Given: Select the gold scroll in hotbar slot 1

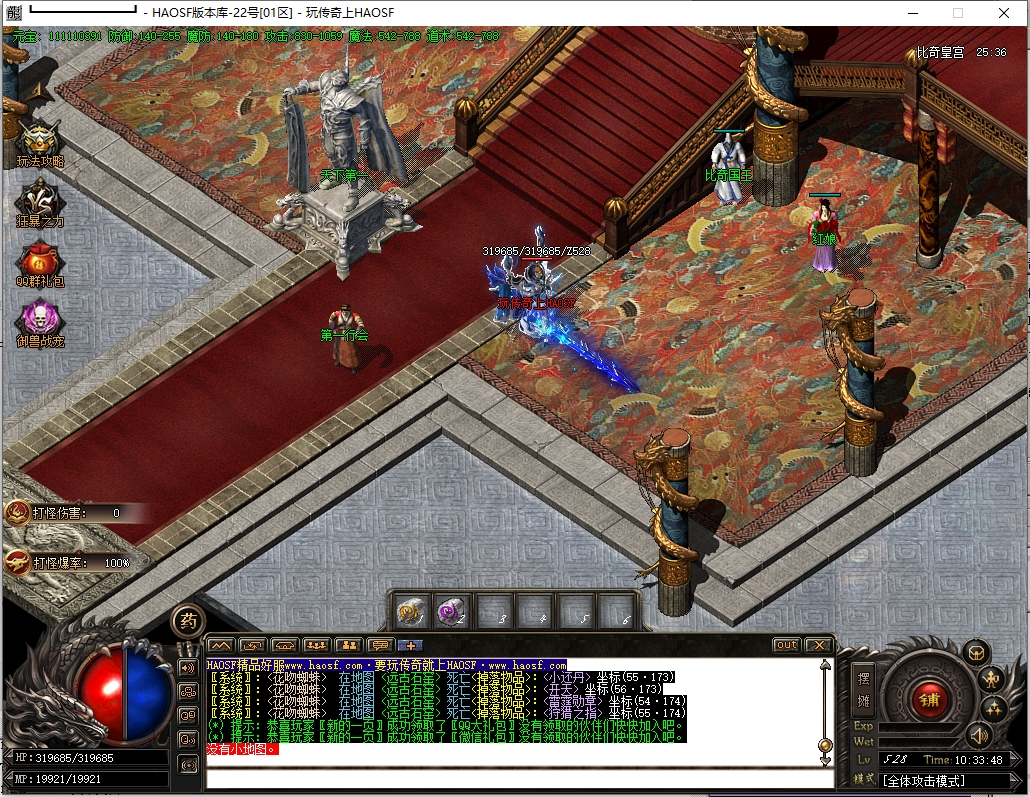Looking at the screenshot, I should [409, 611].
